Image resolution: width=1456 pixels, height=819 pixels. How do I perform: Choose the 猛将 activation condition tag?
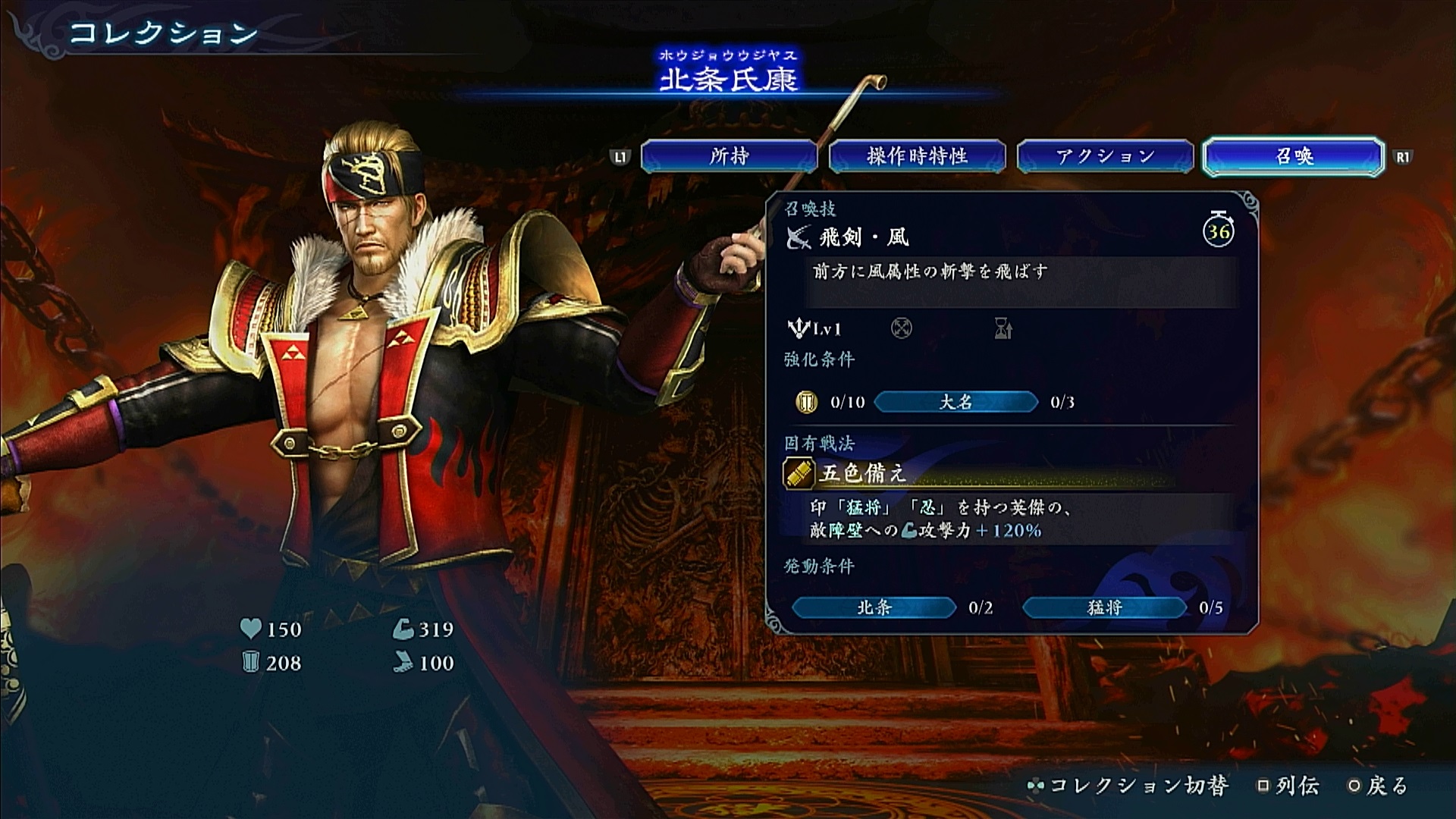click(x=1104, y=607)
